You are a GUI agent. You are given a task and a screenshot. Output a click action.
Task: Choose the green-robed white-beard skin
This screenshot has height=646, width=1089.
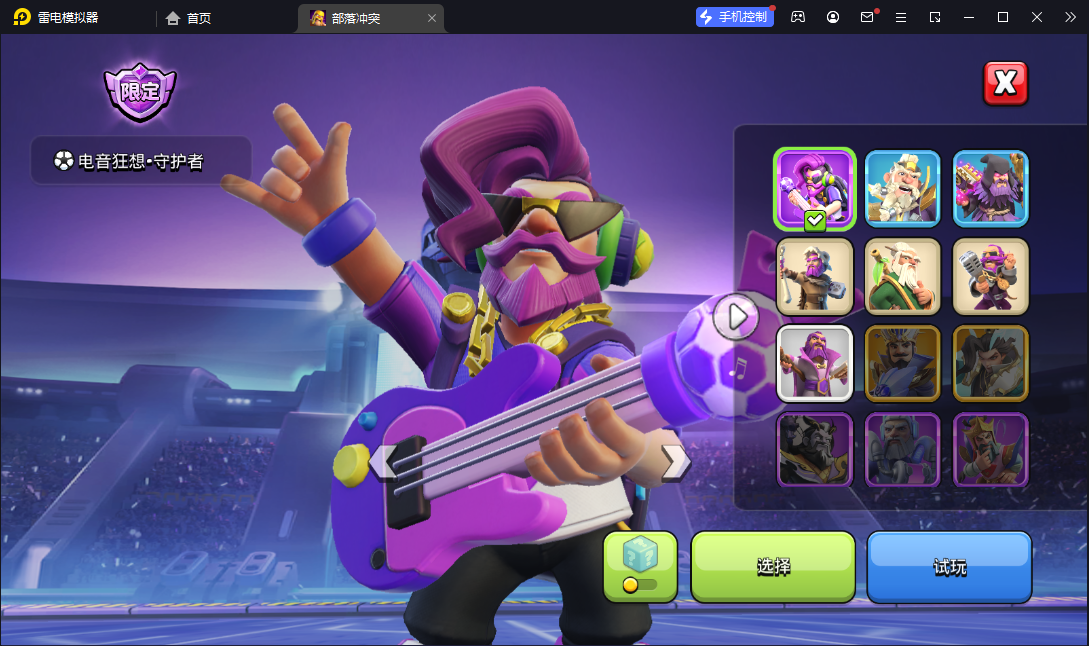click(902, 276)
